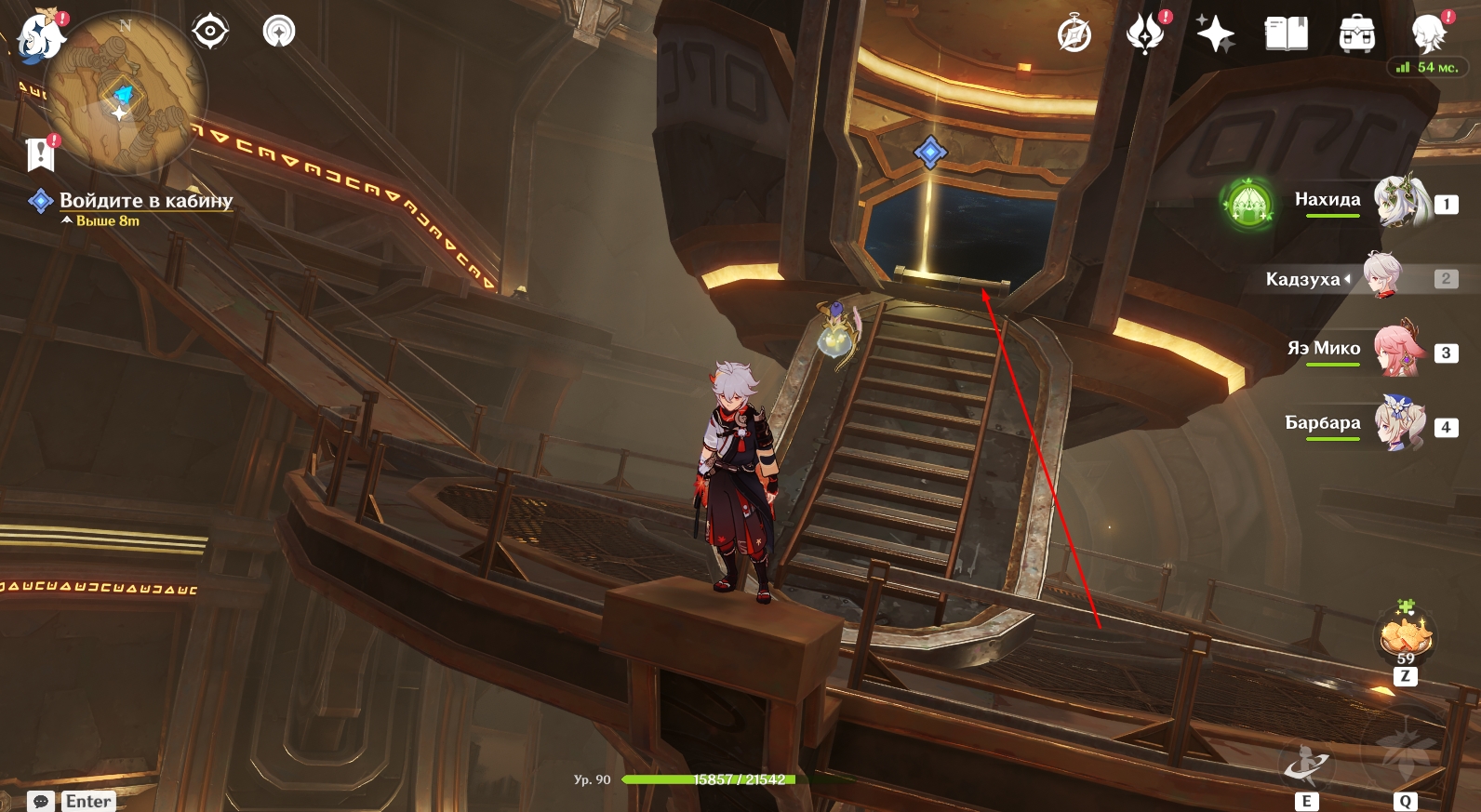
Task: Activate the elemental burst icon
Action: (1405, 752)
